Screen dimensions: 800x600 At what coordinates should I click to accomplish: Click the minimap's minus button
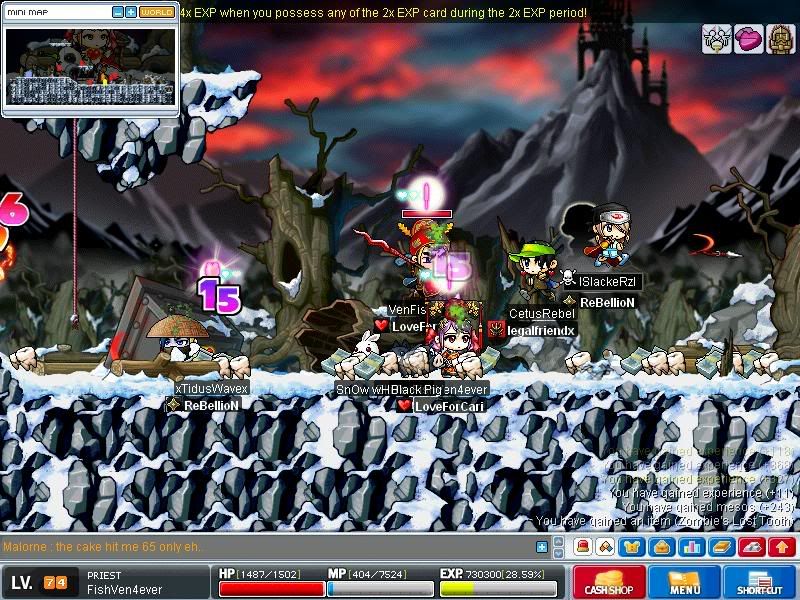[118, 12]
